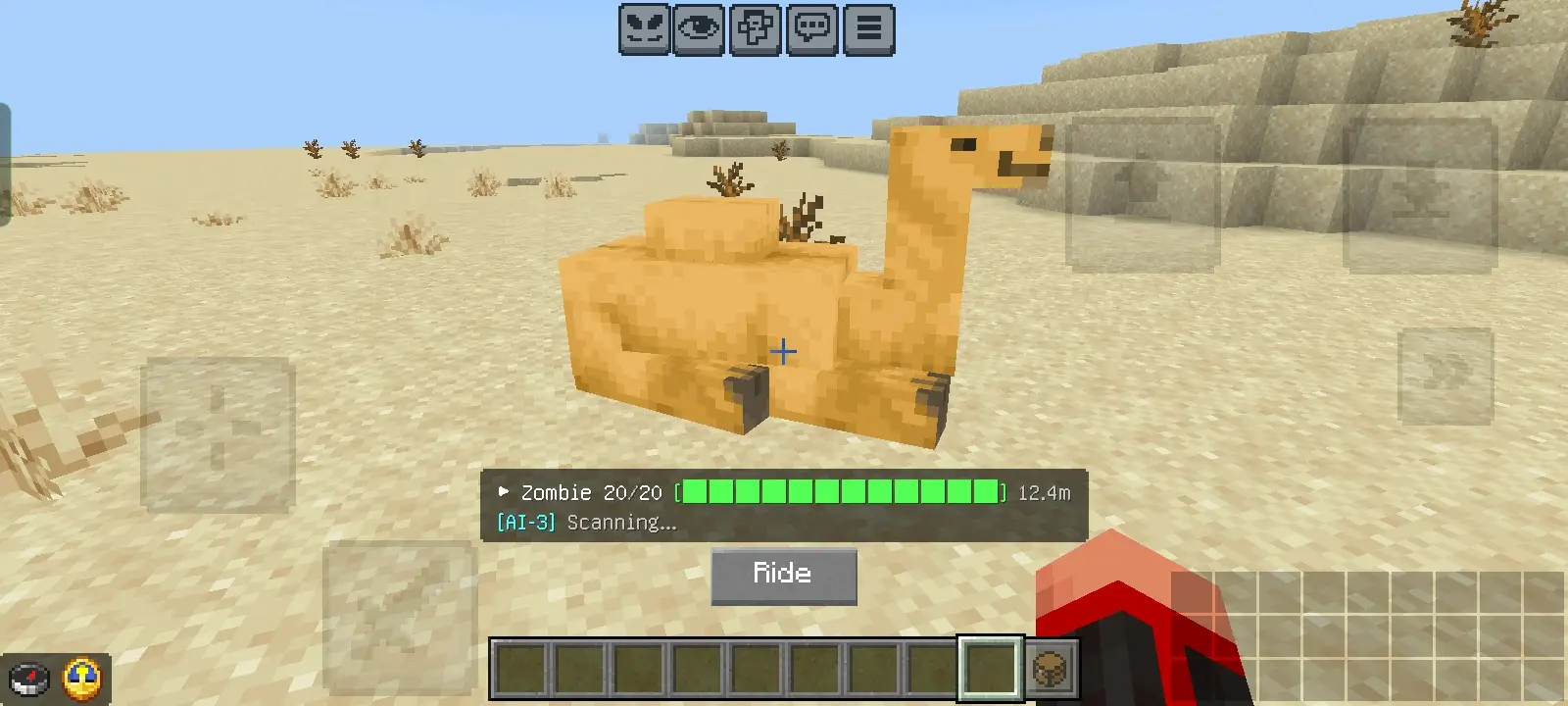
Task: Open the pause menu hamburger button
Action: [869, 29]
